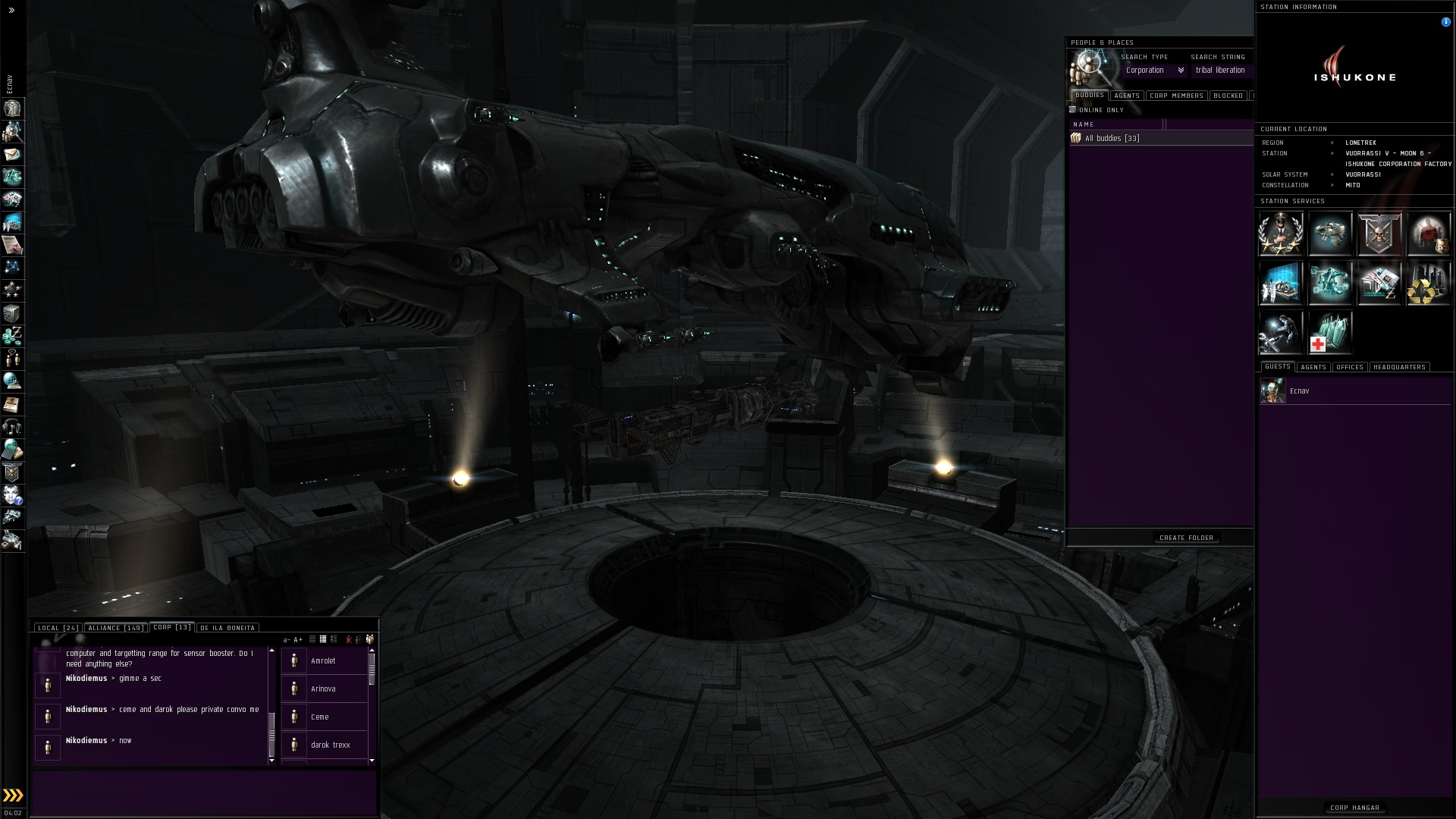Switch to the Local chat tab
The image size is (1456, 819).
[58, 628]
